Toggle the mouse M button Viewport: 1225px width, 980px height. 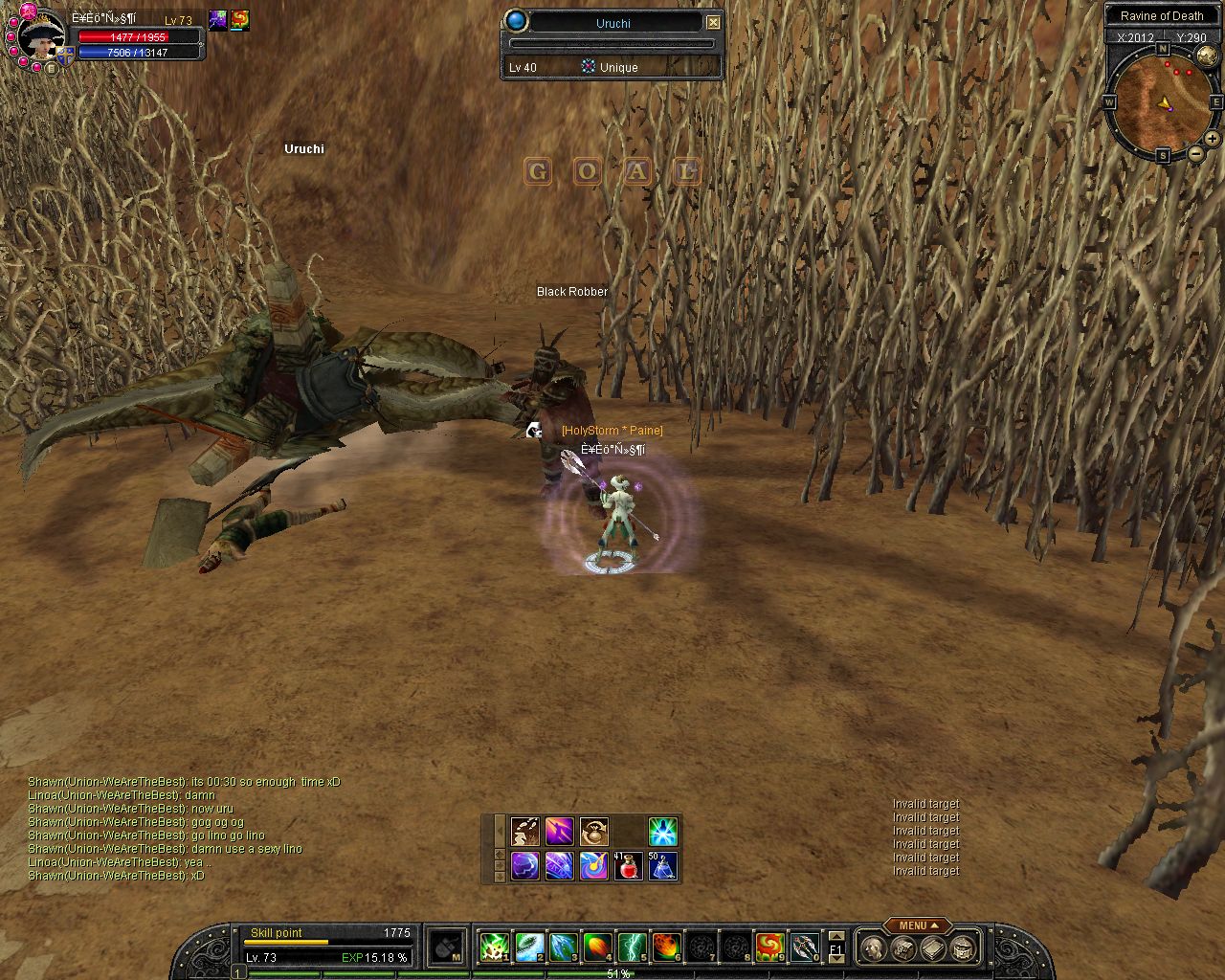446,947
